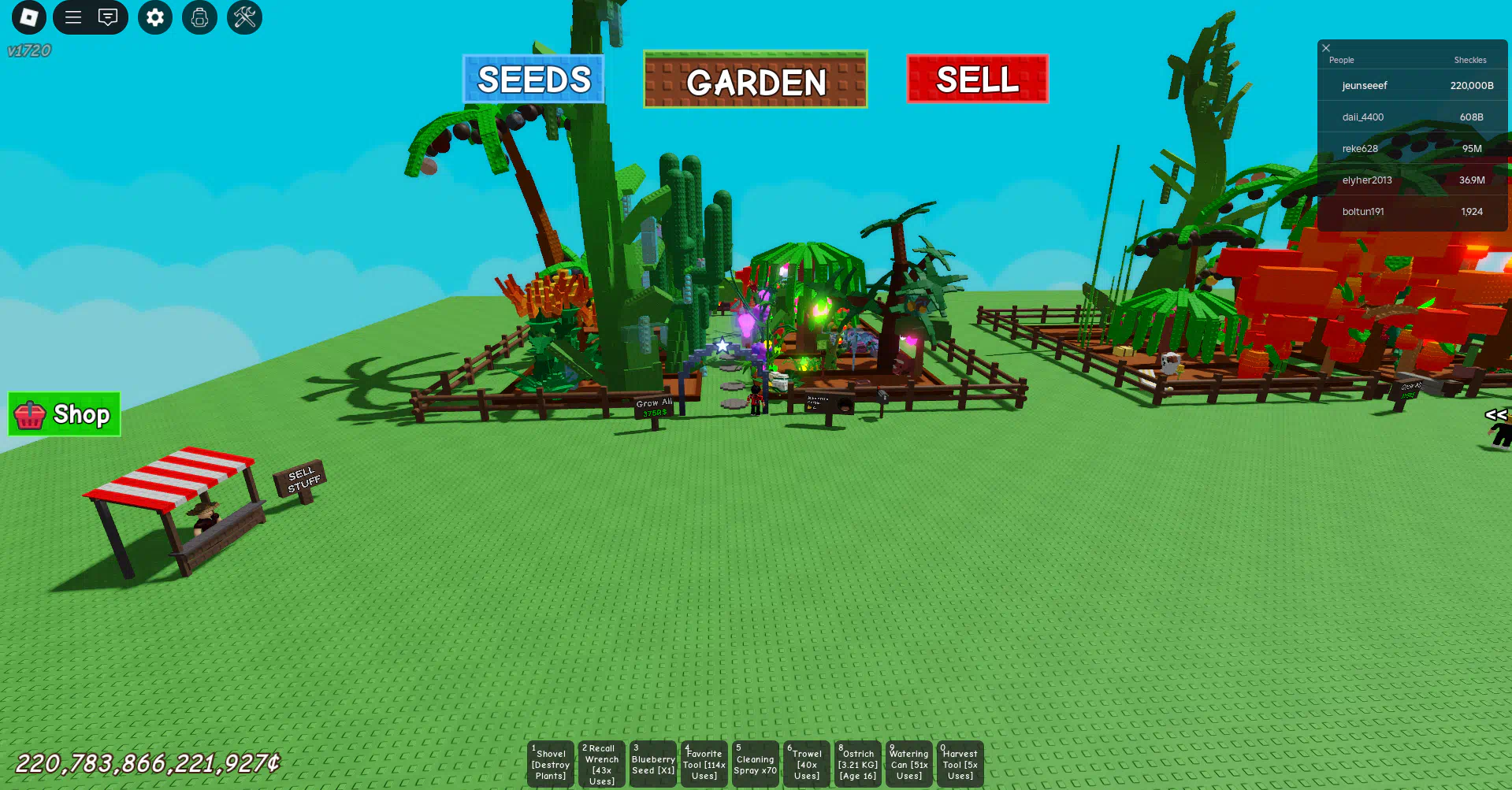Open the backpack inventory icon
1512x790 pixels.
click(x=199, y=17)
